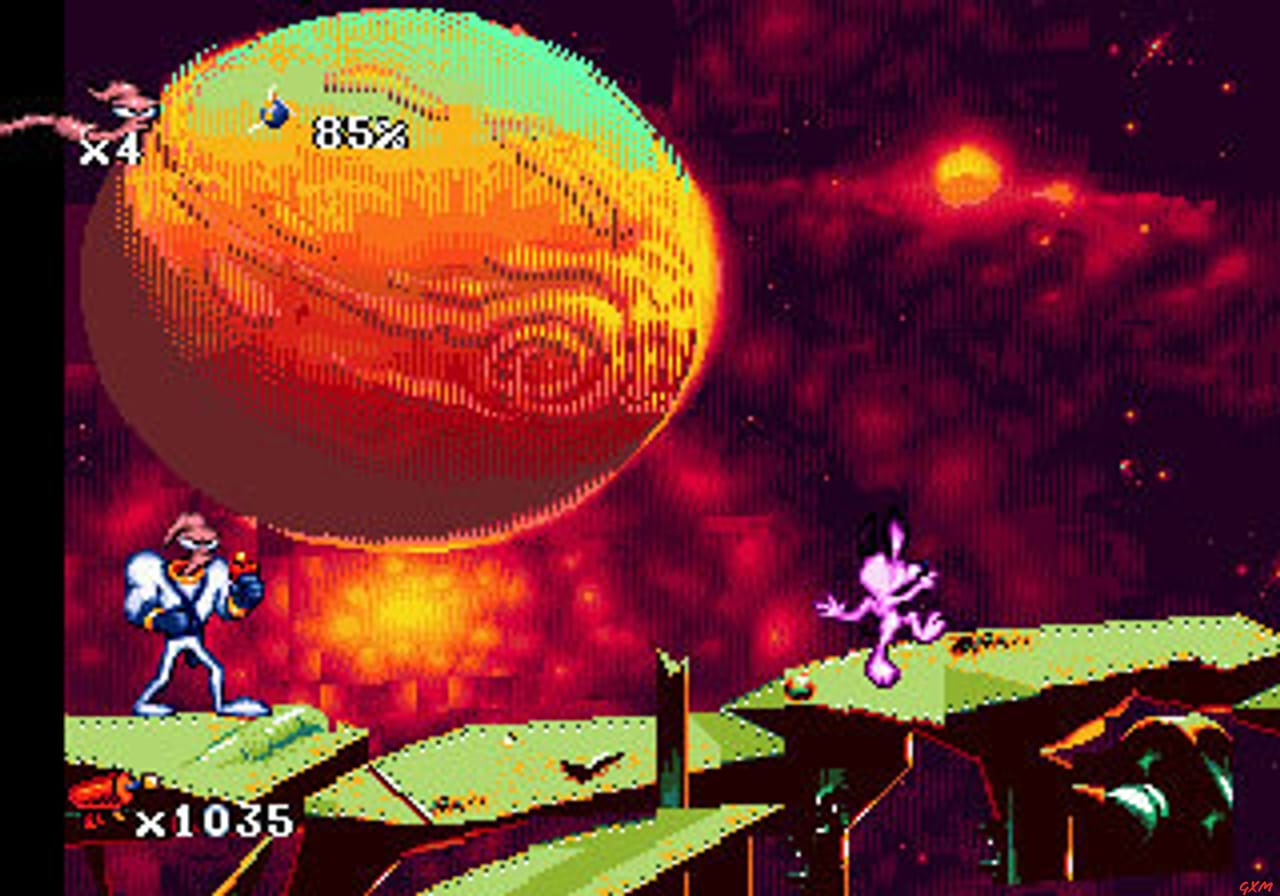Select the pink alien creature on the platform

pyautogui.click(x=880, y=610)
